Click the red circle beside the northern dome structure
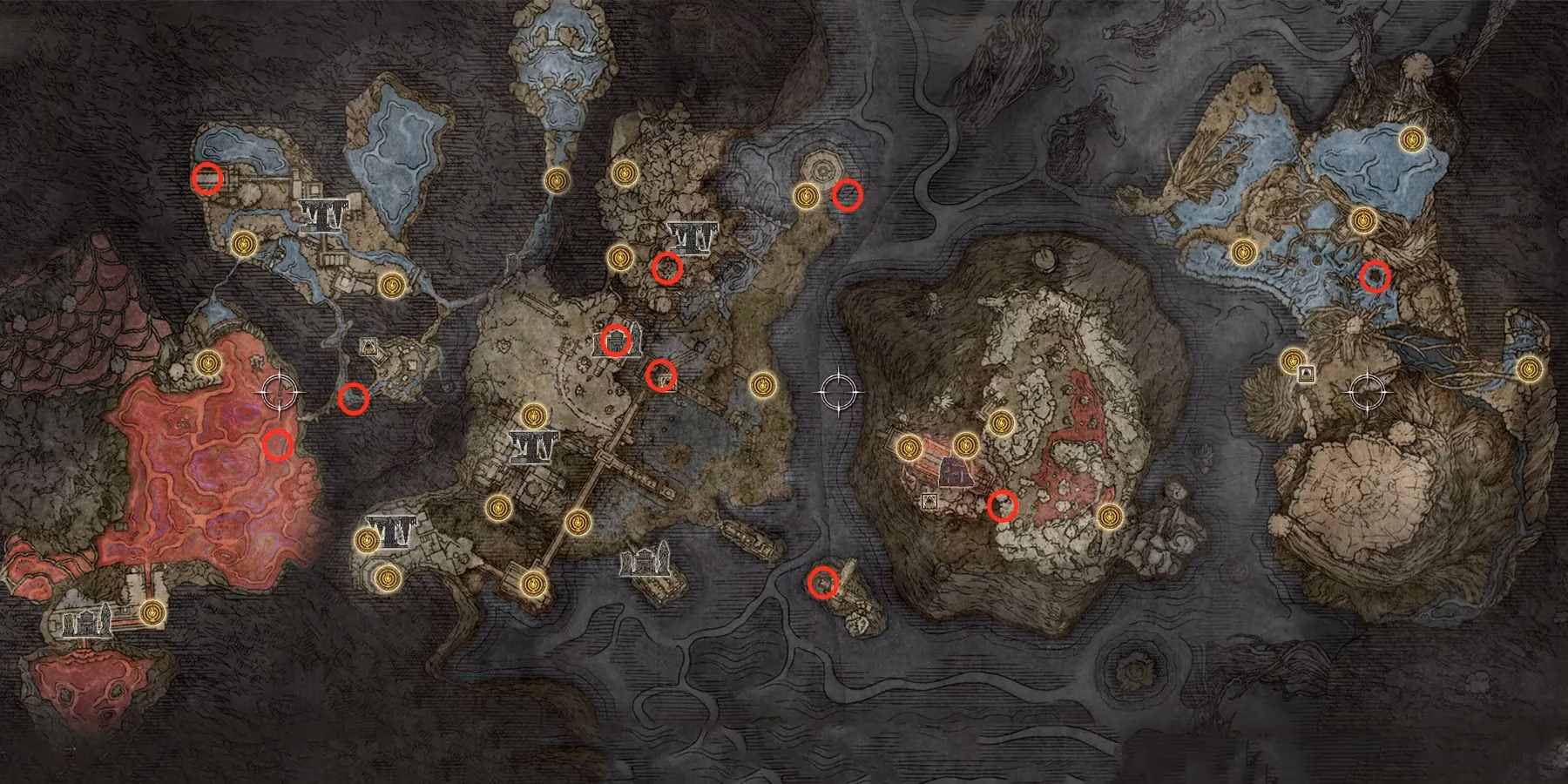Screen dimensions: 1568x784 point(847,196)
